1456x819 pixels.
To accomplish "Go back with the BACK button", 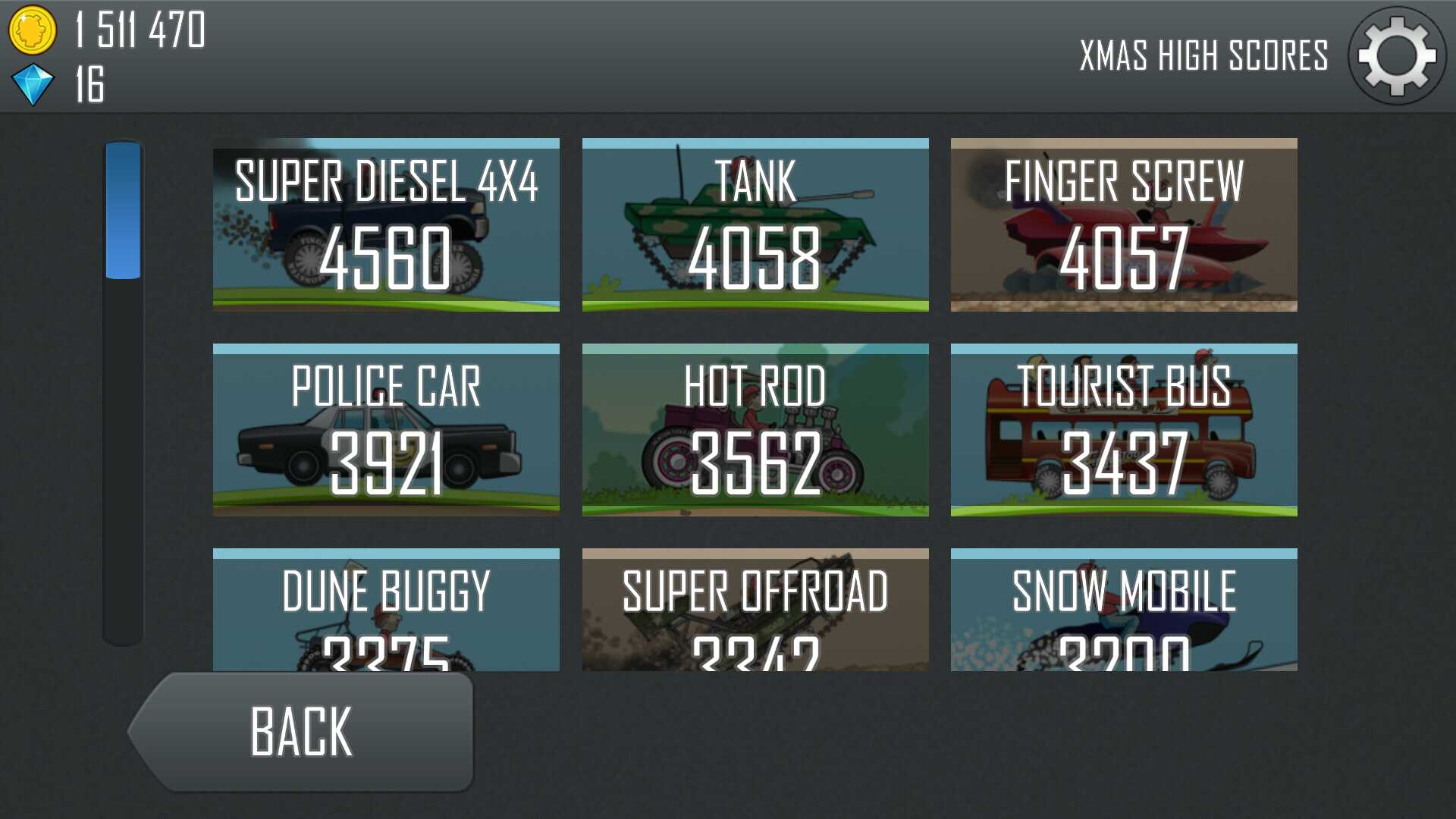I will pyautogui.click(x=303, y=732).
